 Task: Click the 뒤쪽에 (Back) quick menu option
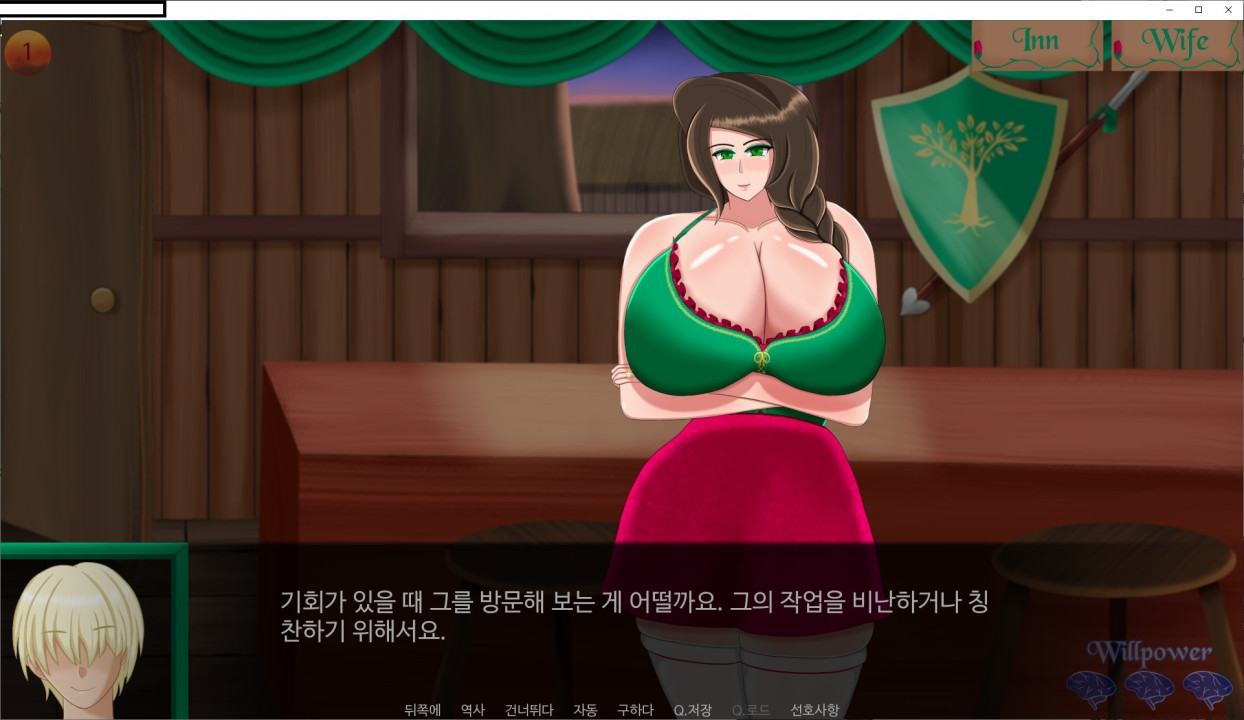(423, 710)
